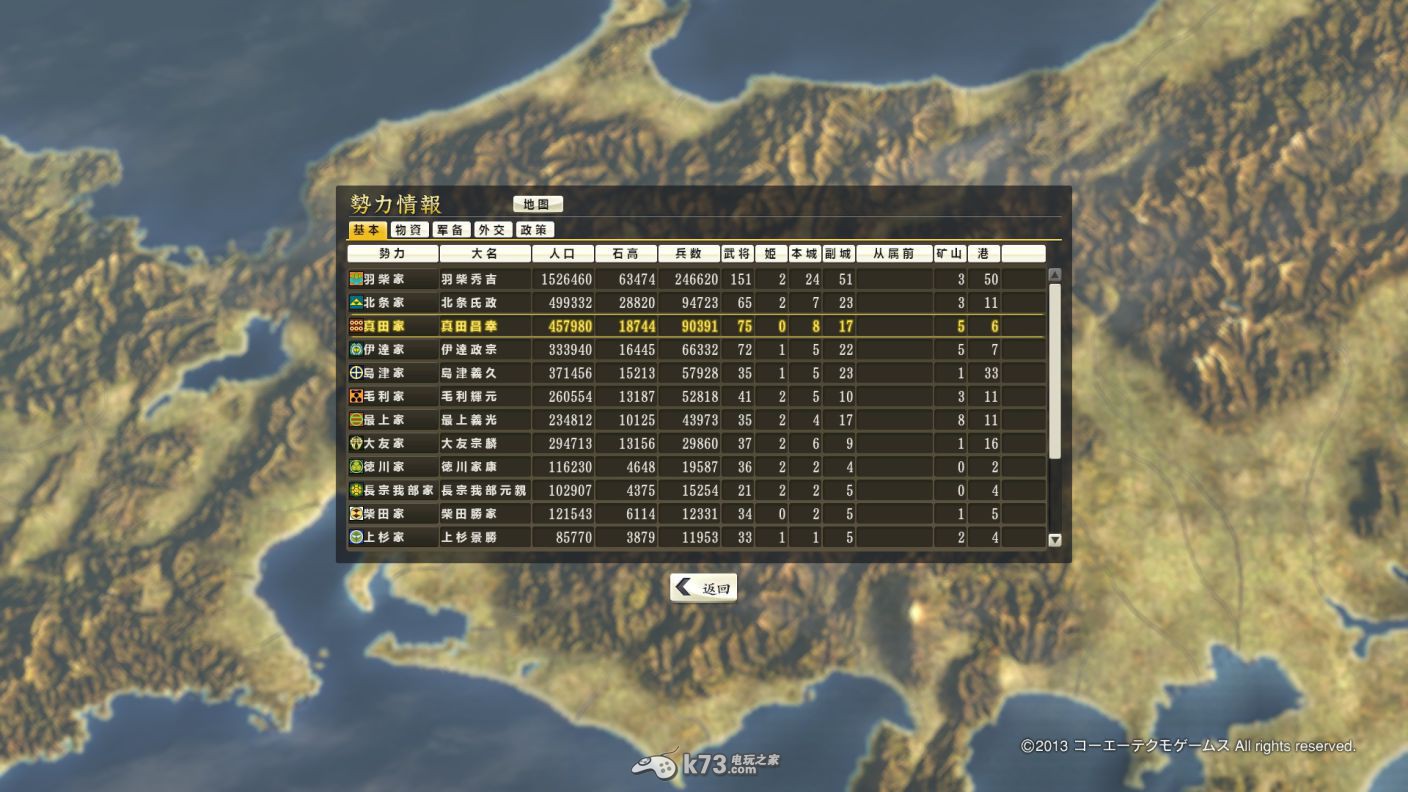
Task: Show the 政策 policy tab
Action: (x=534, y=230)
